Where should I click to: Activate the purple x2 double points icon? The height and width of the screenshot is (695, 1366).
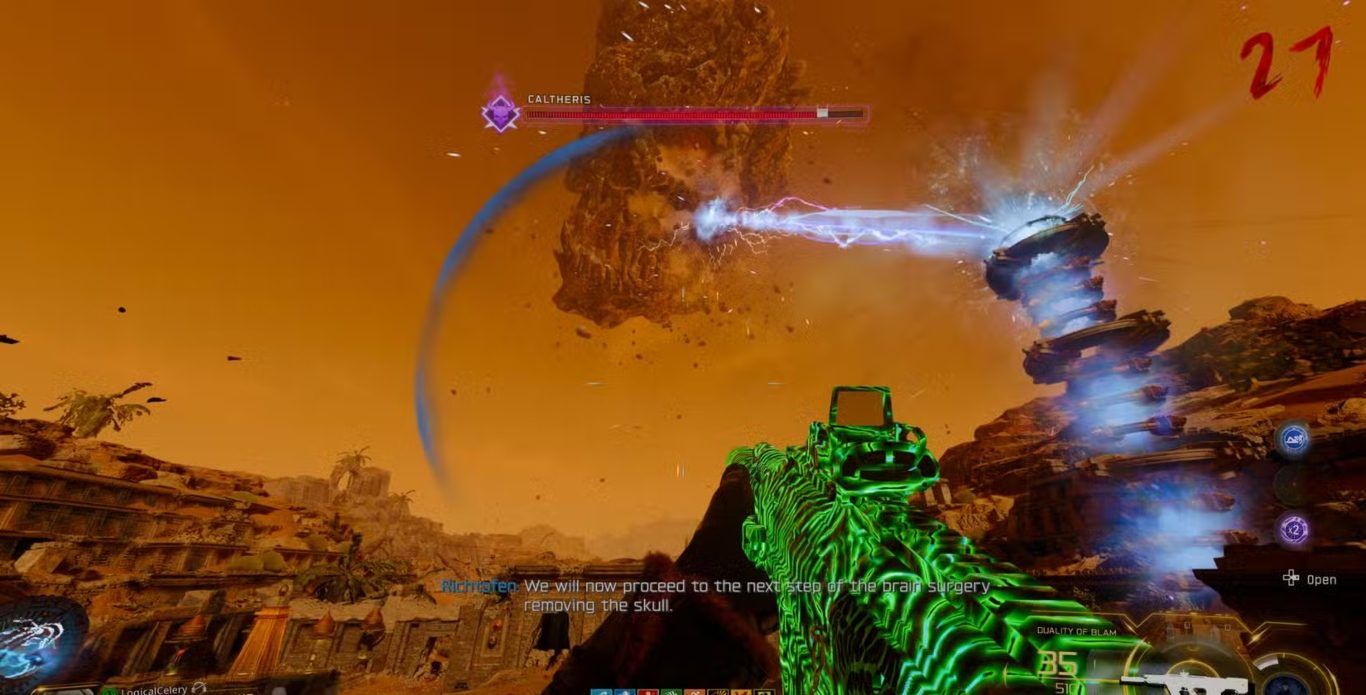1294,529
